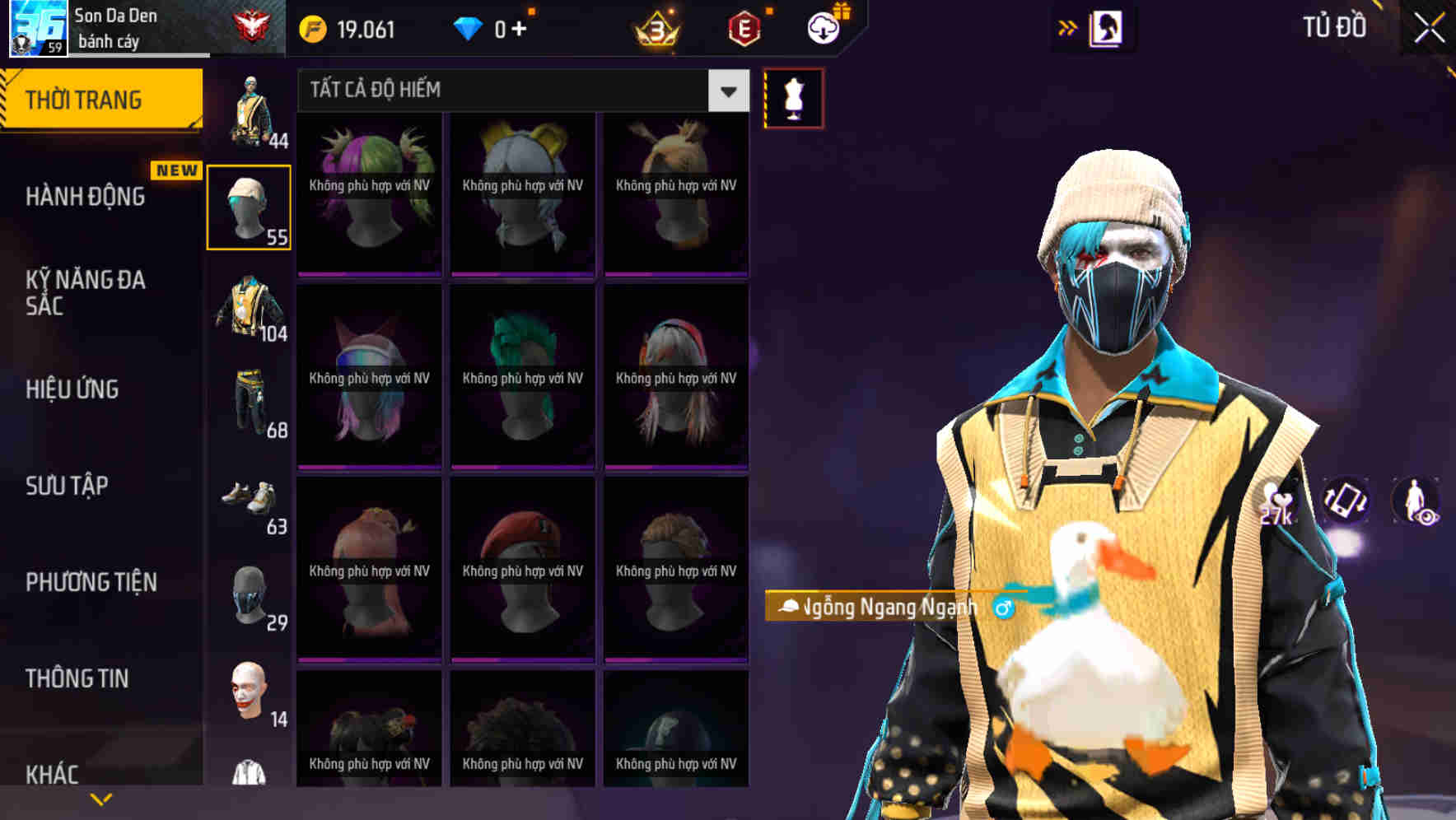Select the mask category icon showing 29
Image resolution: width=1456 pixels, height=820 pixels.
coord(250,594)
